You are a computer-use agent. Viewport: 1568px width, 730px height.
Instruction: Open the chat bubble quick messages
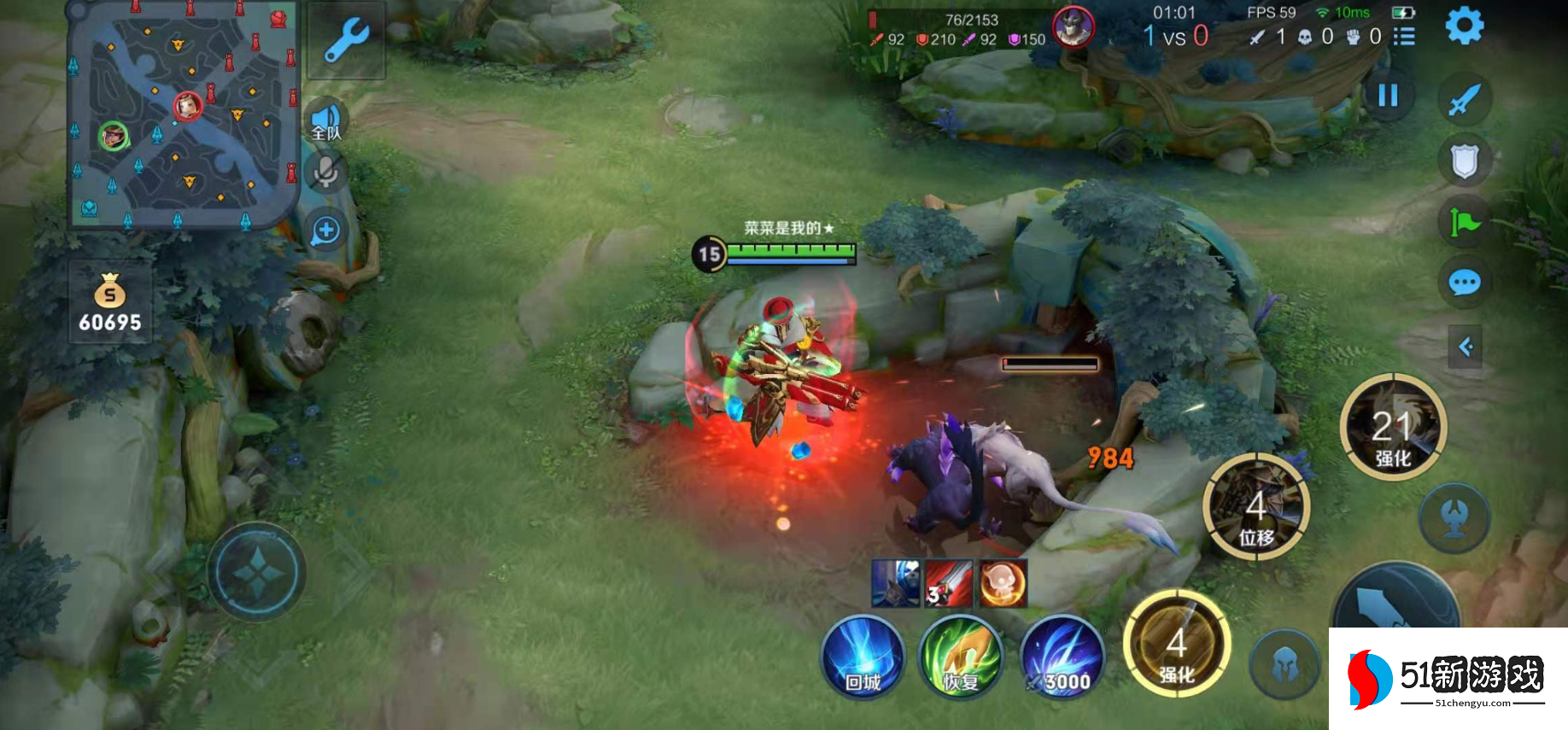coord(1464,283)
